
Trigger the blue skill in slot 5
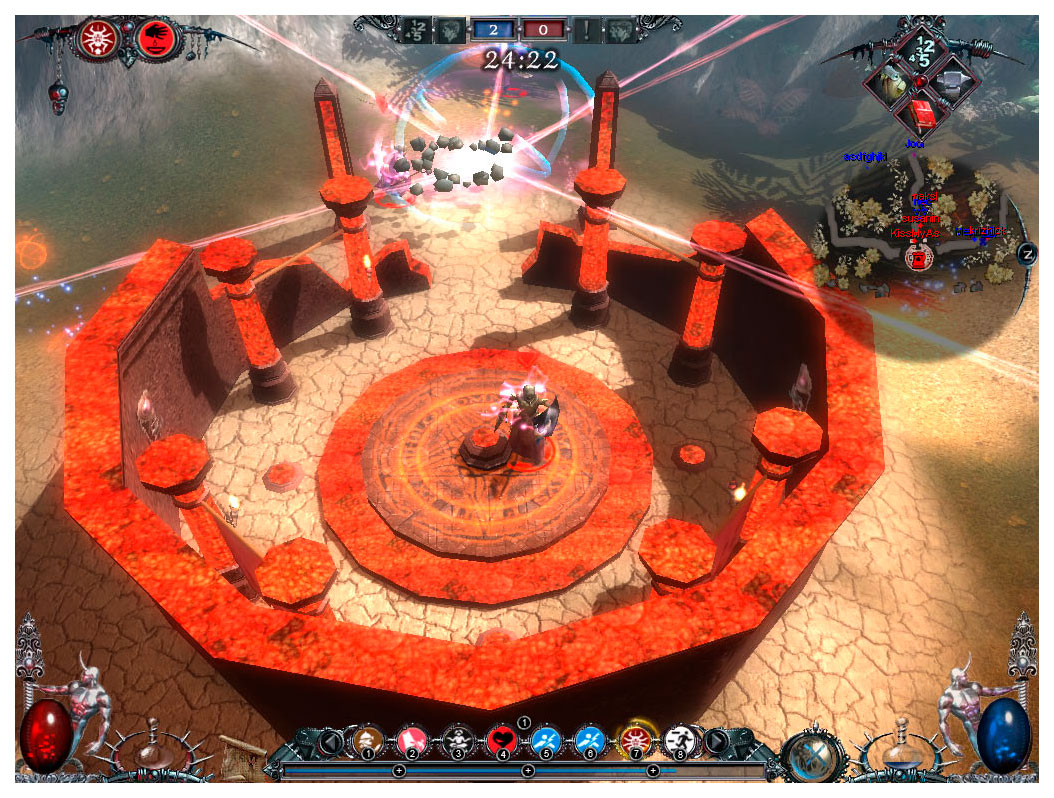click(545, 741)
